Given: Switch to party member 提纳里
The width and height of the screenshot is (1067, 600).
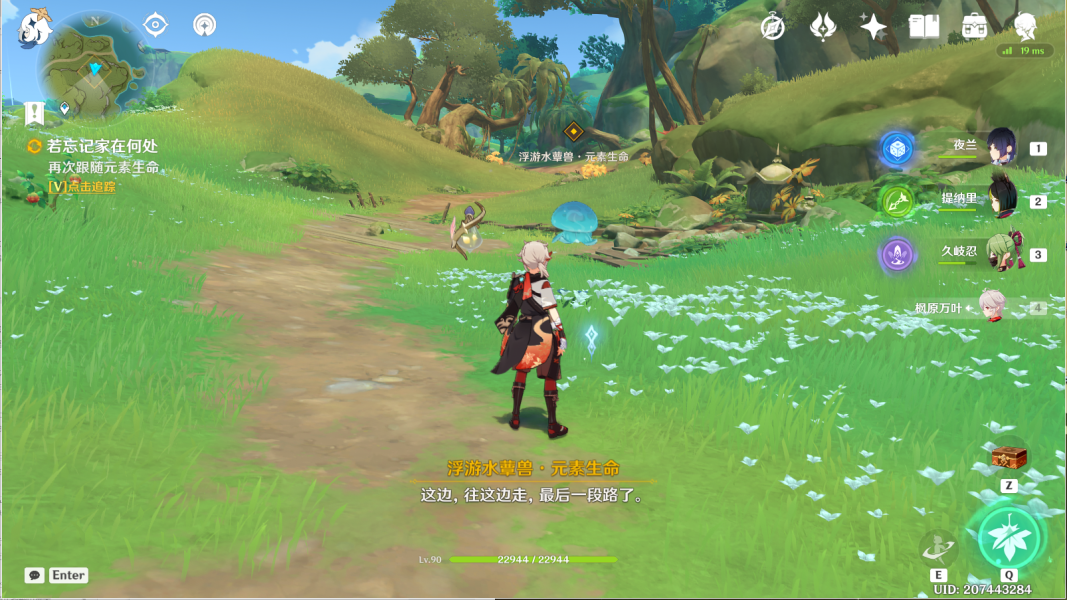Looking at the screenshot, I should [1002, 199].
